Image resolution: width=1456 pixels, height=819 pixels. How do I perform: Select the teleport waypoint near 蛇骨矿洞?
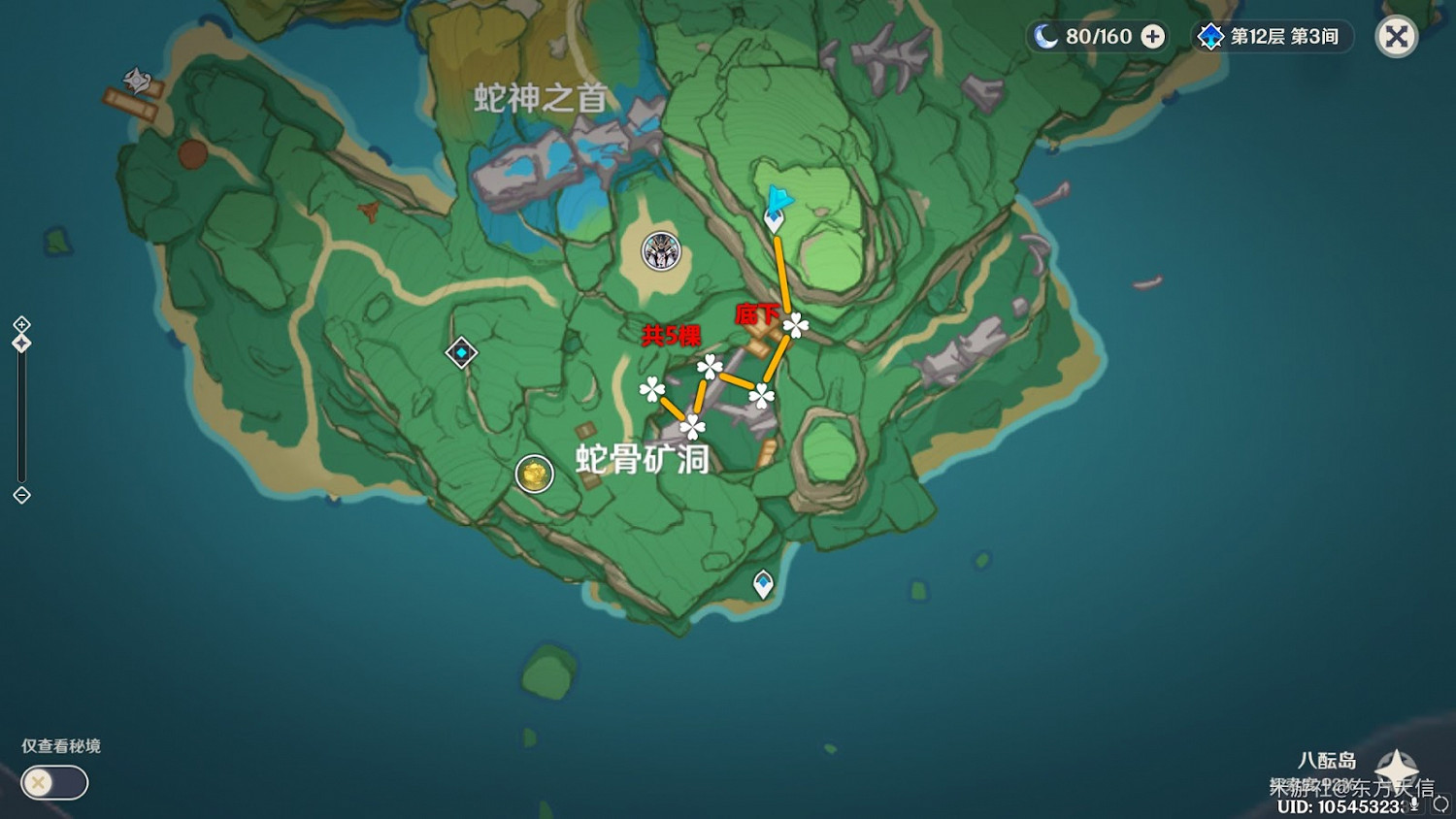pyautogui.click(x=461, y=352)
